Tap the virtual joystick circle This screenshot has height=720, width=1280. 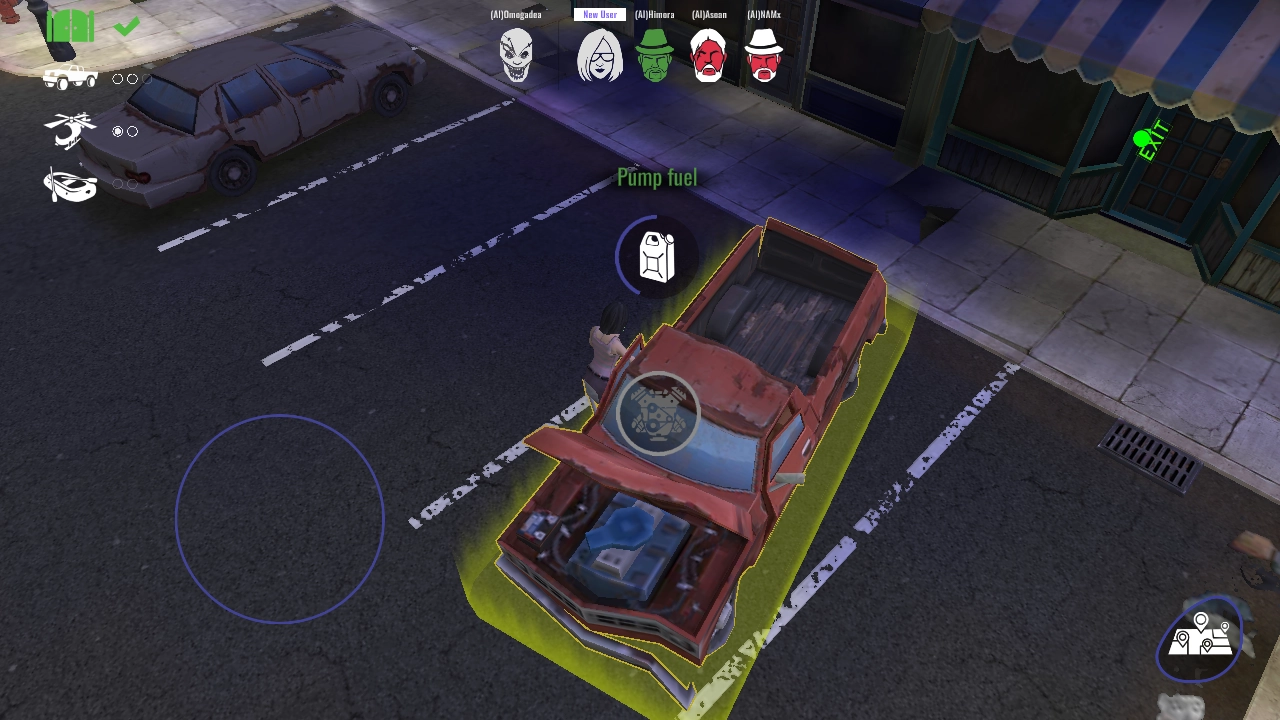pos(280,519)
